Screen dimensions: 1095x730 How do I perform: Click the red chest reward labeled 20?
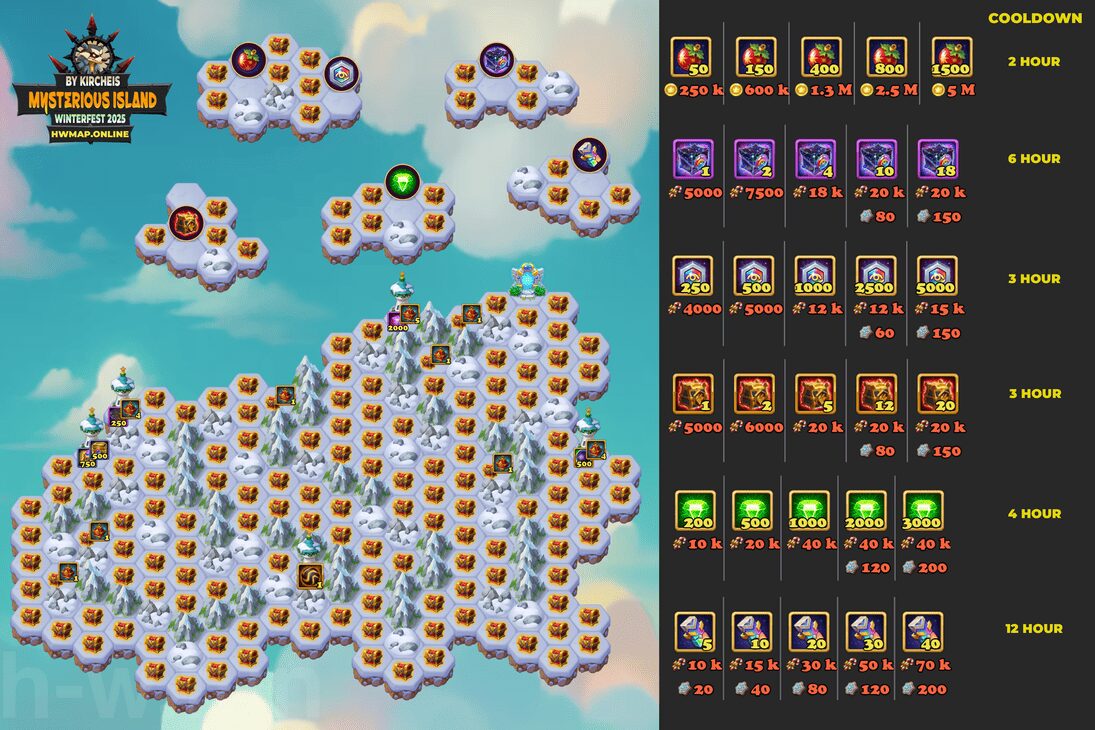pyautogui.click(x=938, y=394)
